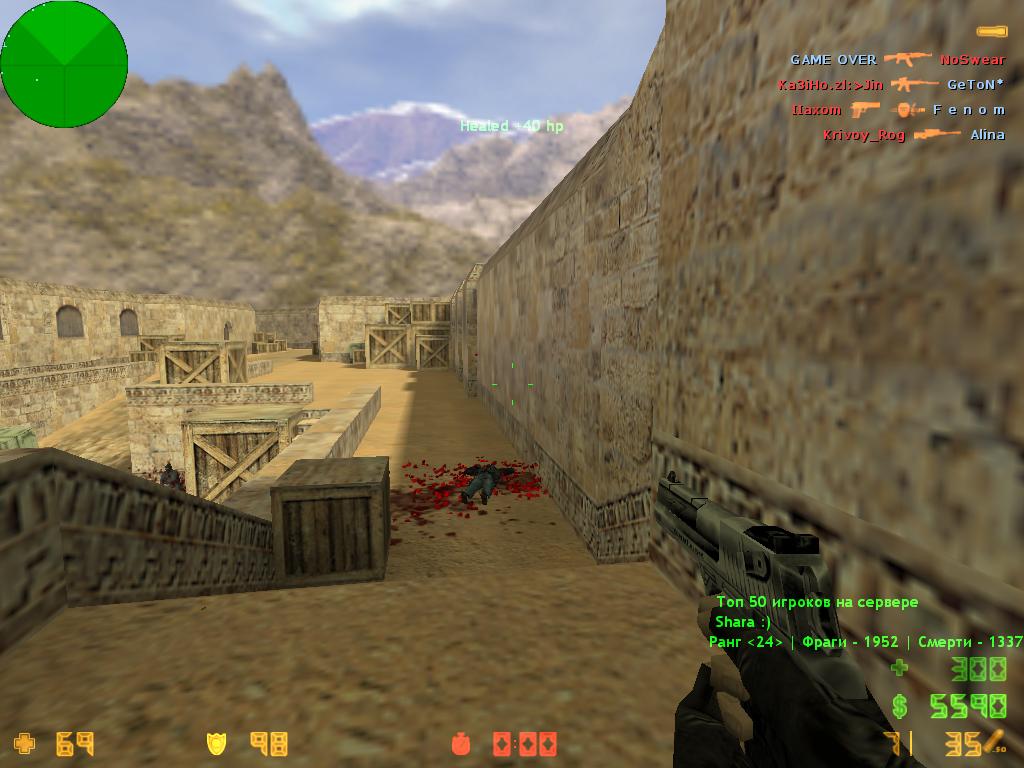The image size is (1024, 768).
Task: Click F e n o m in the kill feed
Action: point(968,110)
